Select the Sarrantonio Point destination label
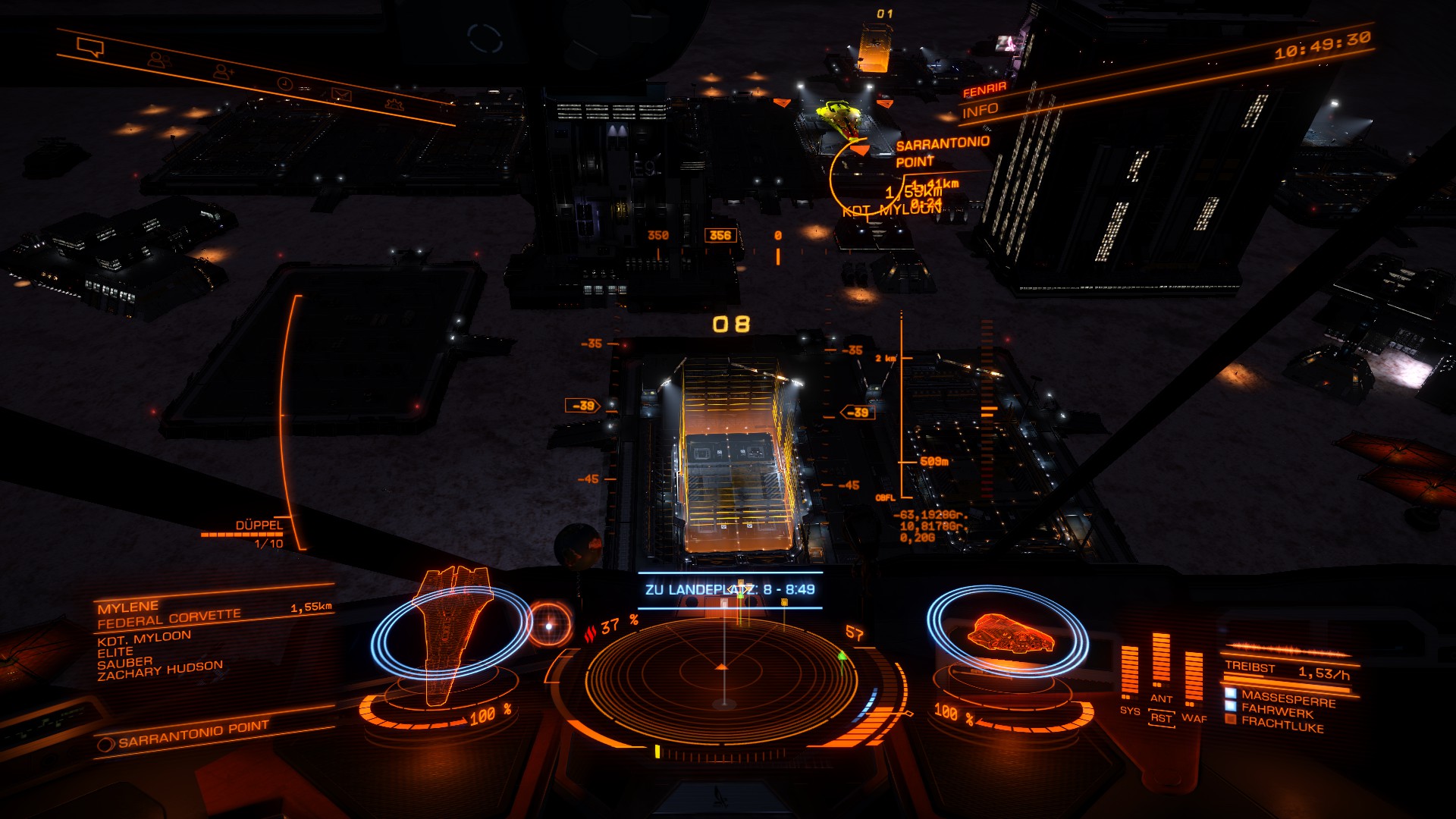 click(x=193, y=733)
